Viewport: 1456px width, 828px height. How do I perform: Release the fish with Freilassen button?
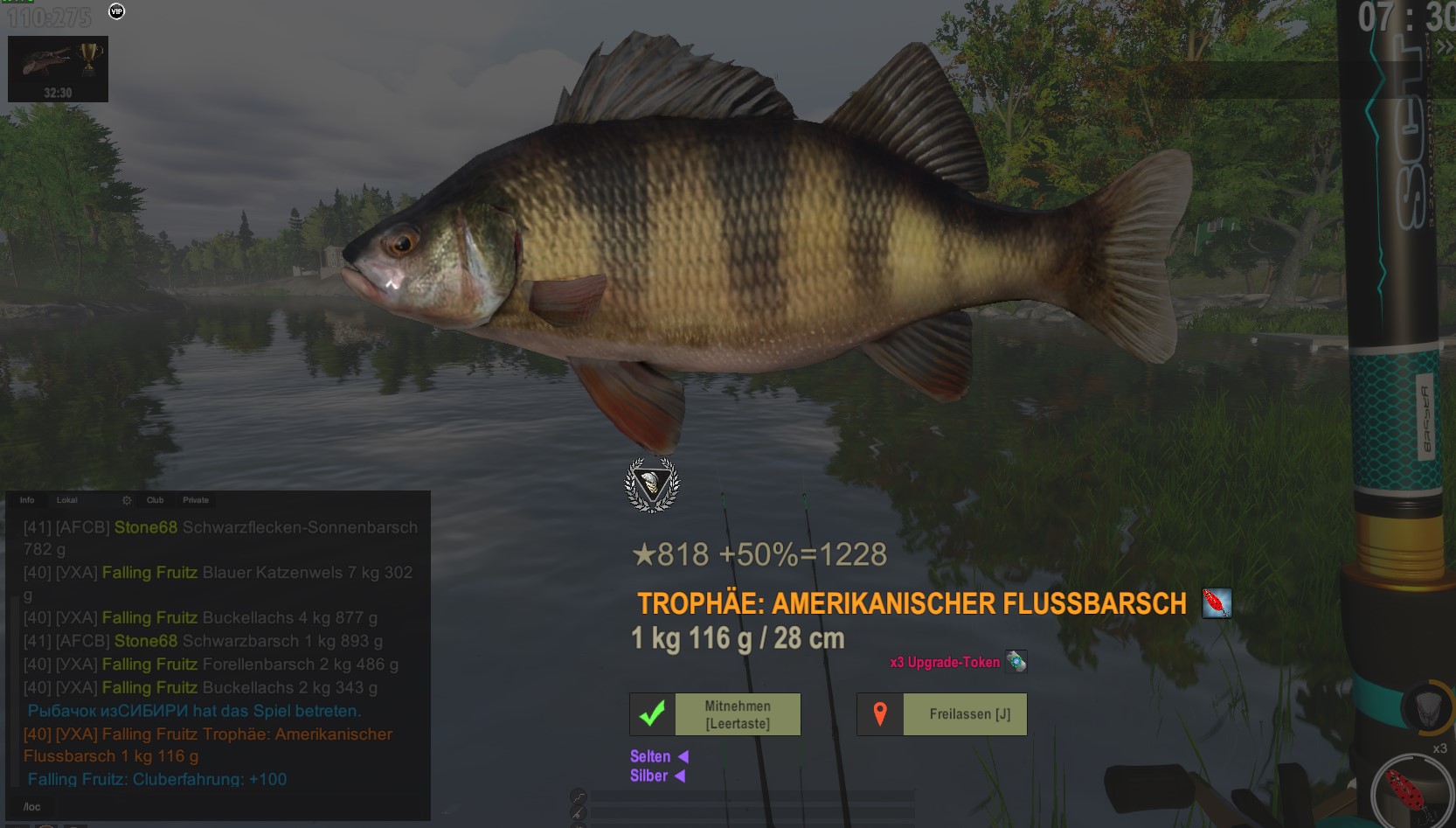tap(942, 714)
